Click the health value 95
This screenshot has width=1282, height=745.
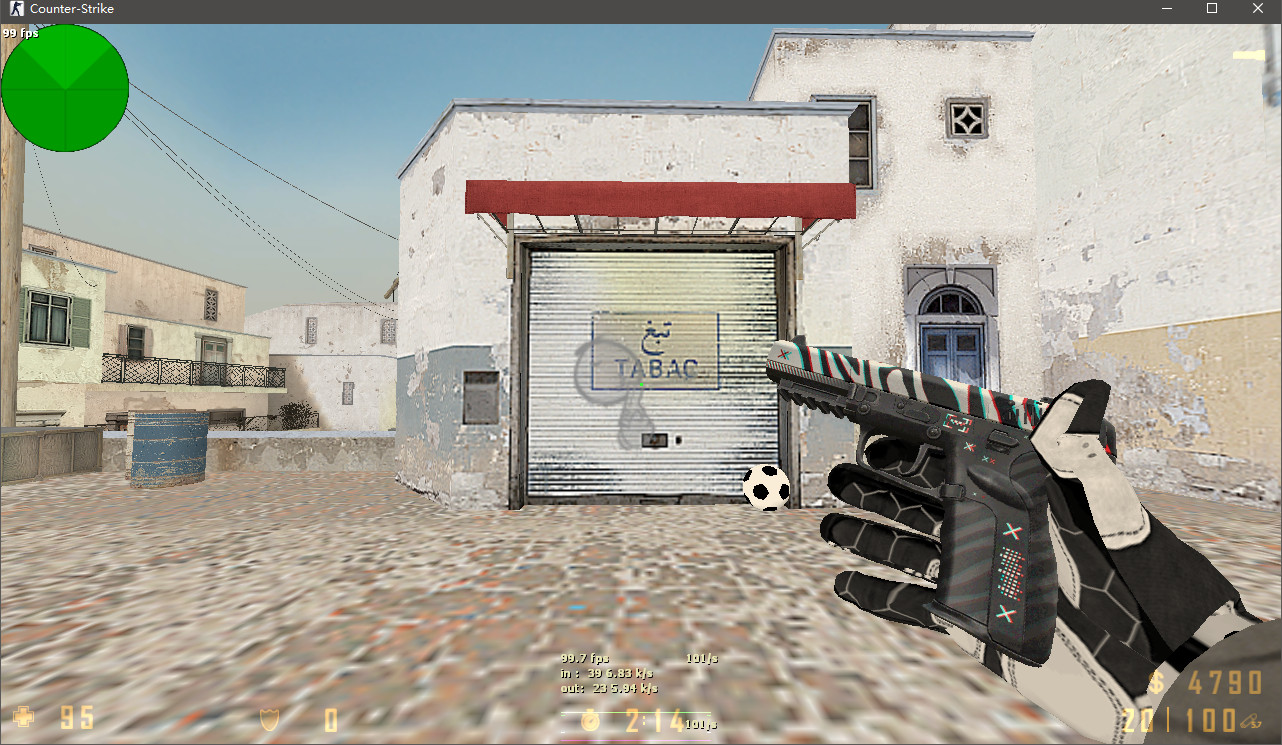[75, 718]
